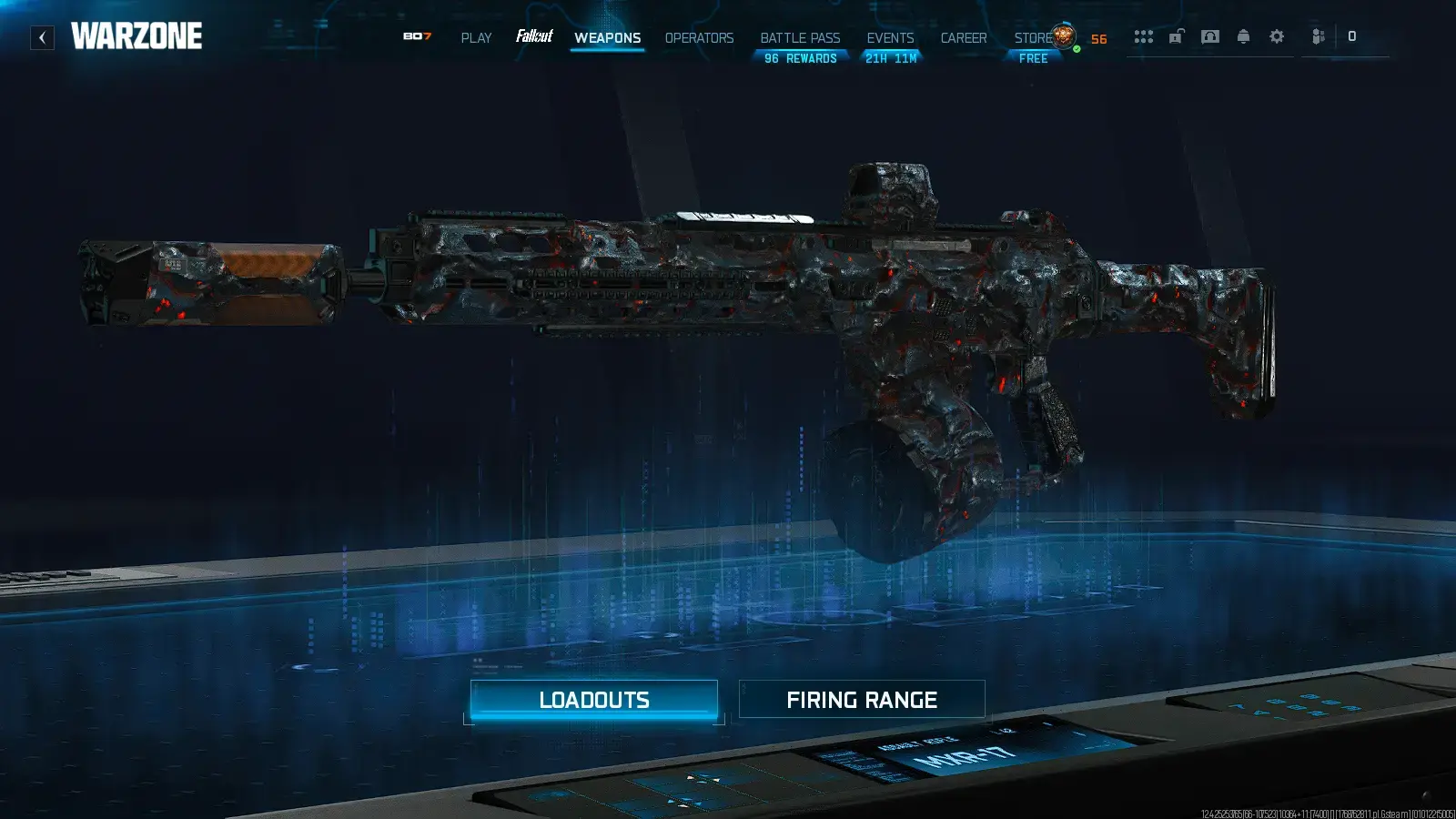Screen dimensions: 1456x819
Task: Click the LOADOUTS button
Action: click(594, 699)
